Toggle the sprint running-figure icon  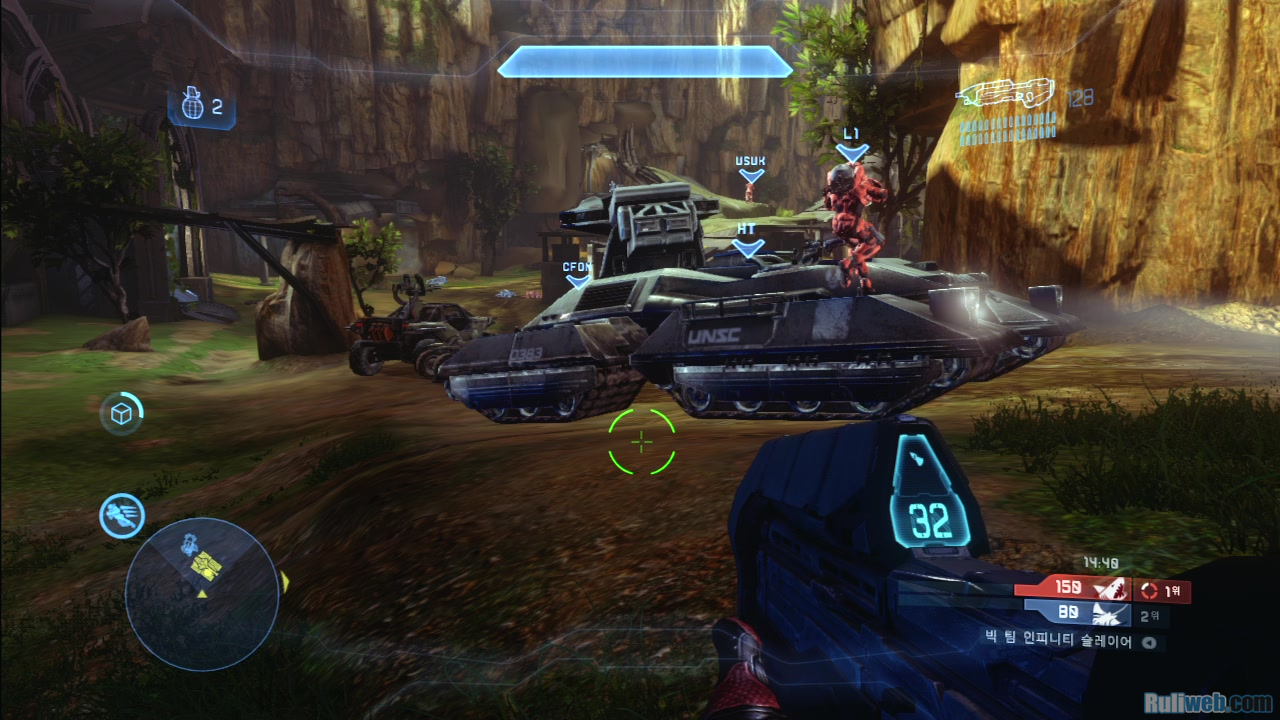coord(122,516)
